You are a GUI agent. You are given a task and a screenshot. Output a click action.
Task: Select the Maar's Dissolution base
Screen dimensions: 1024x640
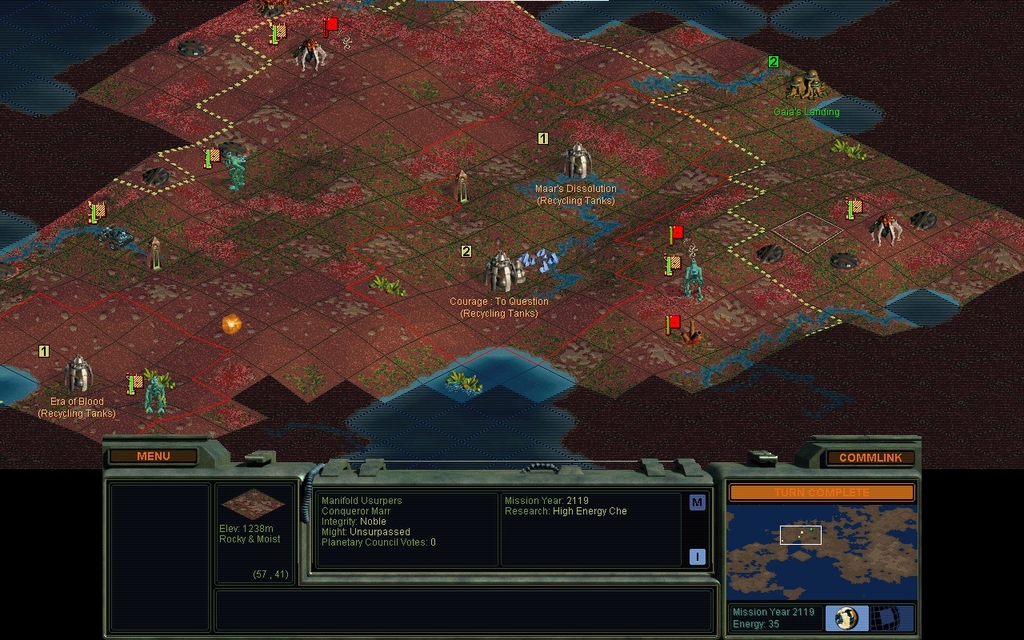[577, 161]
